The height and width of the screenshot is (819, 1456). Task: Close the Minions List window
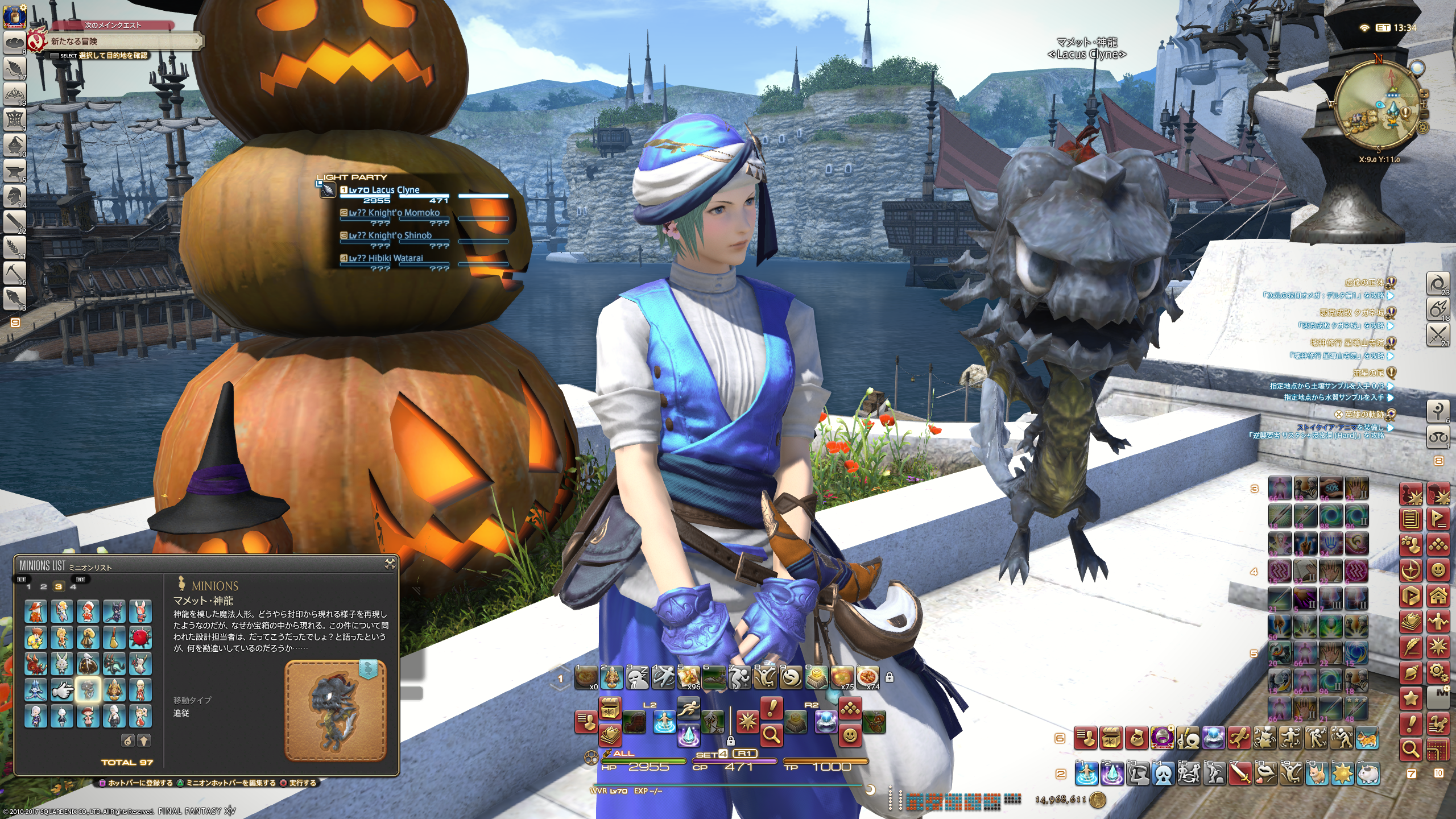(x=390, y=564)
